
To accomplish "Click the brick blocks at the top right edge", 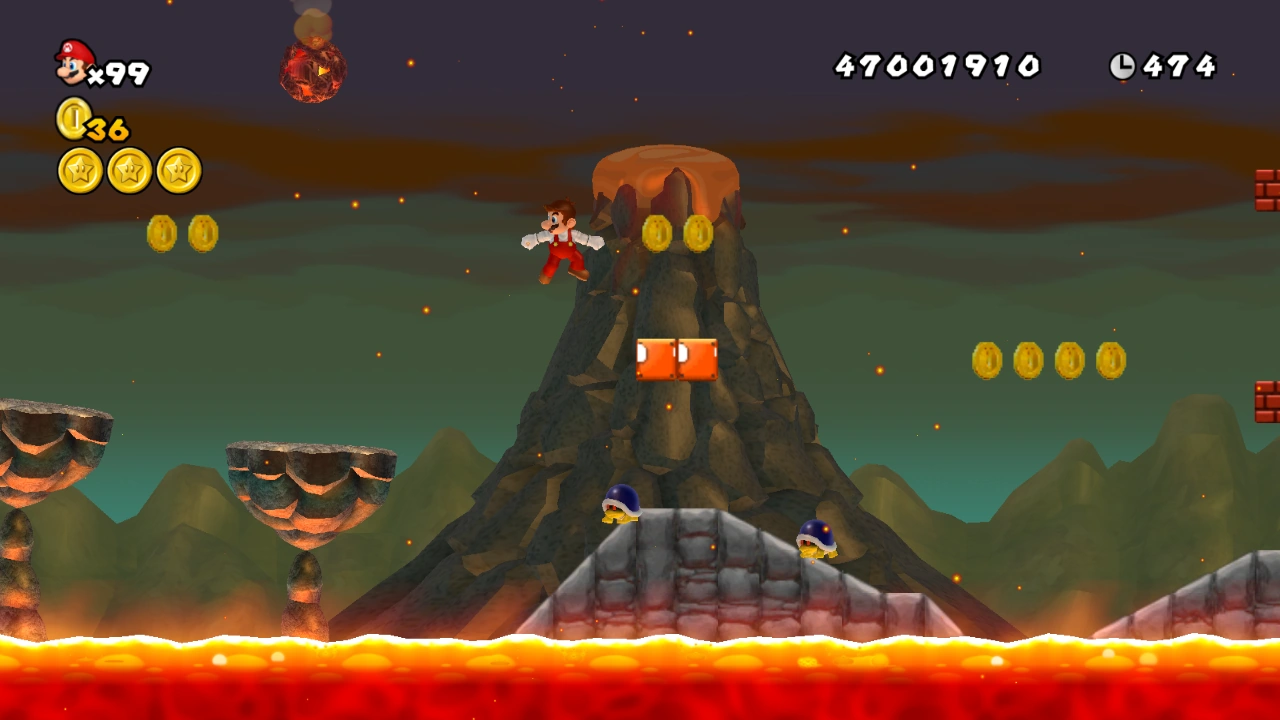I will [x=1268, y=192].
